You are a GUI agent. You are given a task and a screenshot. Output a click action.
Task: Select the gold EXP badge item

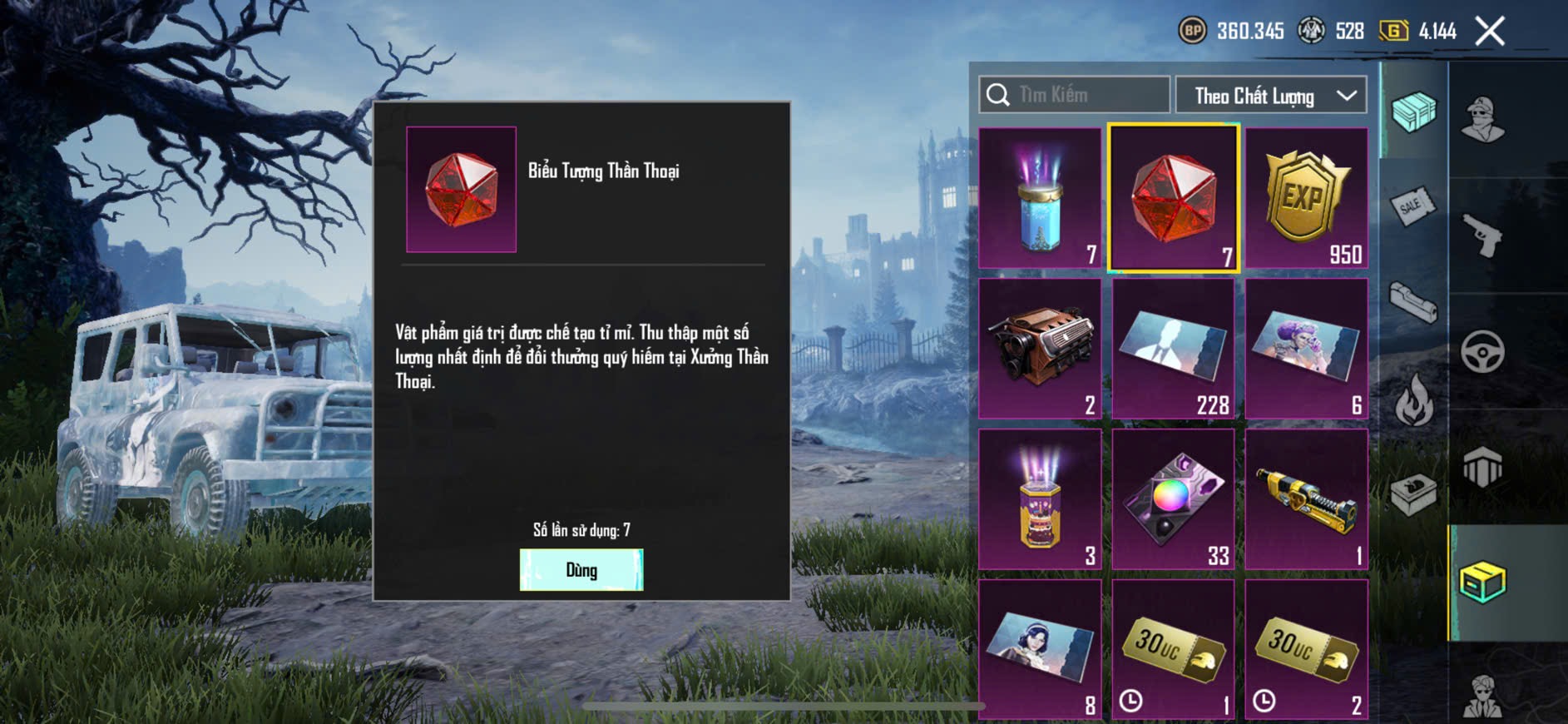[x=1306, y=198]
